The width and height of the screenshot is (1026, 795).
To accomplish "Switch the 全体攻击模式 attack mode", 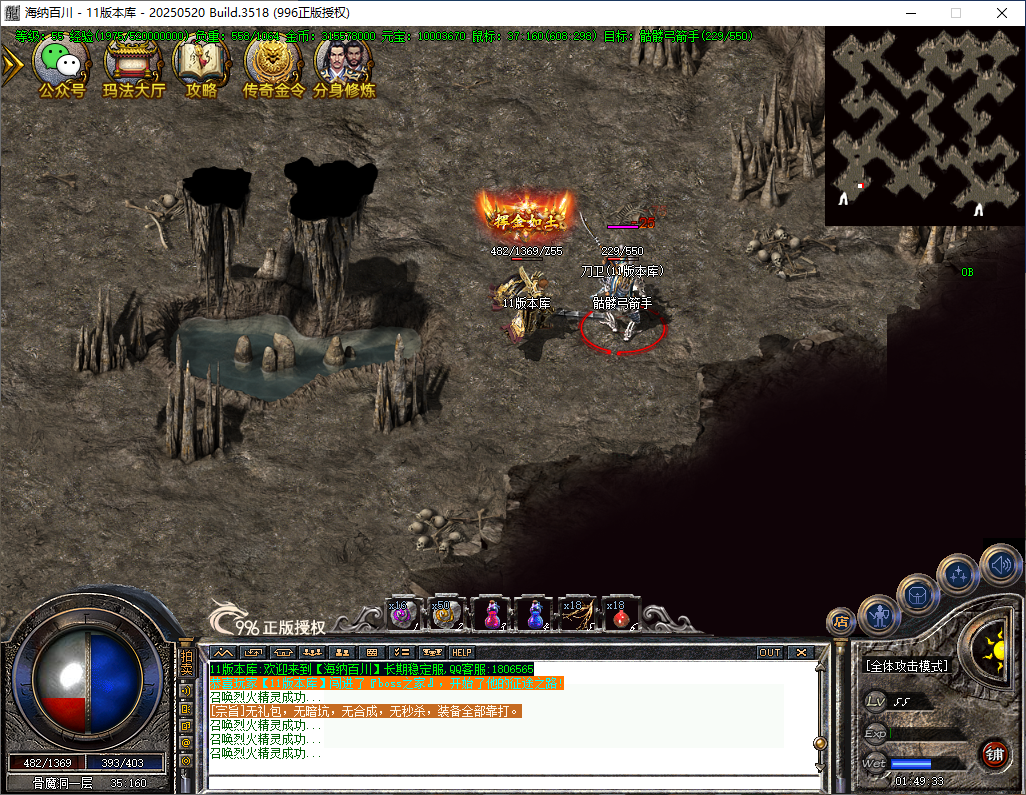I will tap(906, 666).
